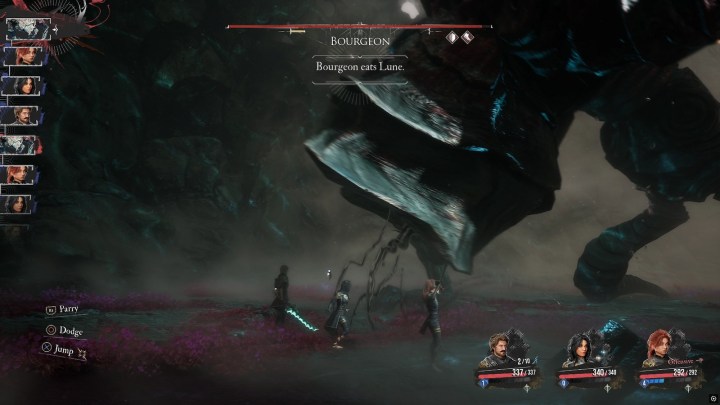
Task: Click the small round icon in the screen corner
Action: pos(710,396)
